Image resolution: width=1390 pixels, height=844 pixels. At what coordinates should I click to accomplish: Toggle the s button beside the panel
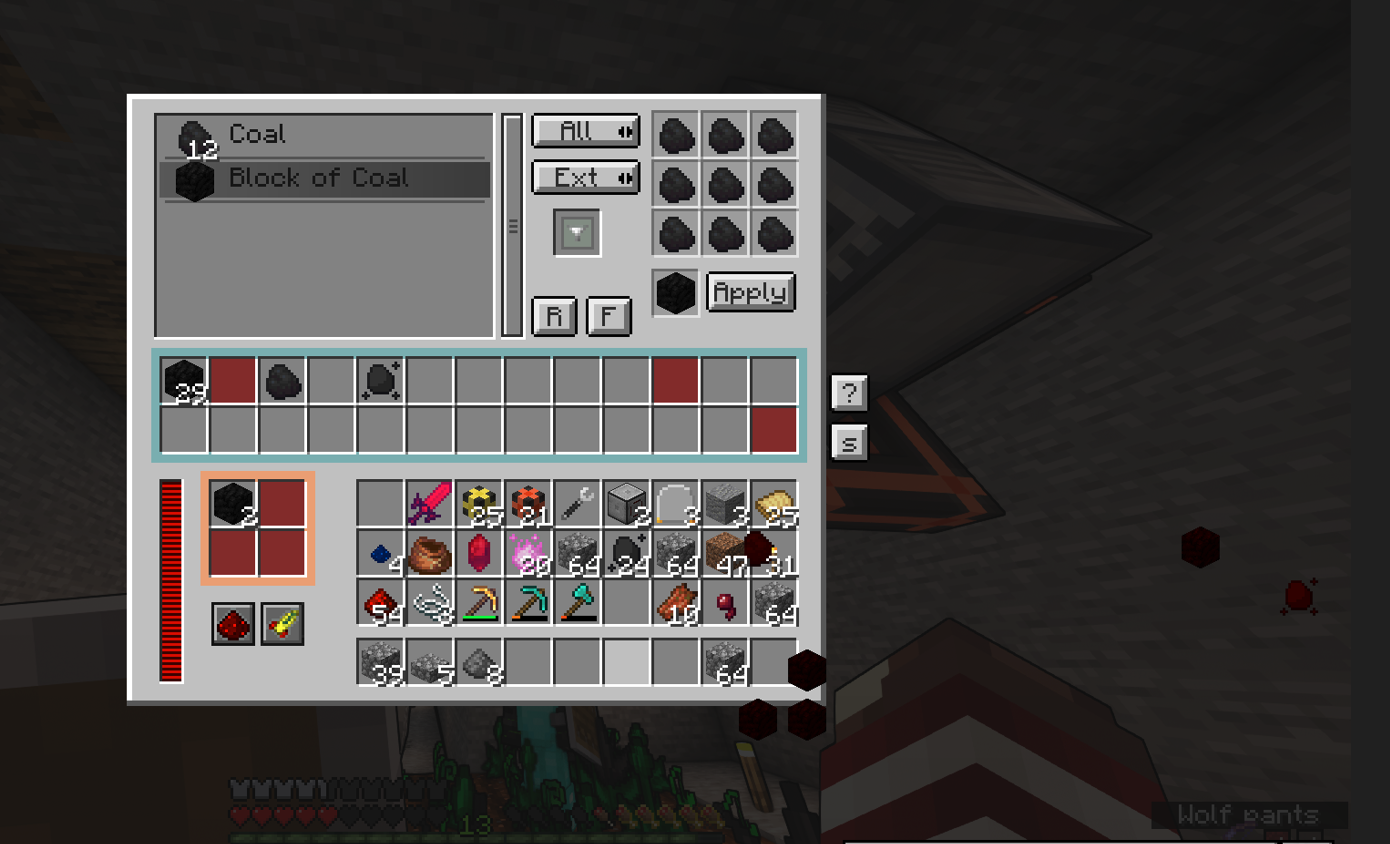pyautogui.click(x=848, y=442)
